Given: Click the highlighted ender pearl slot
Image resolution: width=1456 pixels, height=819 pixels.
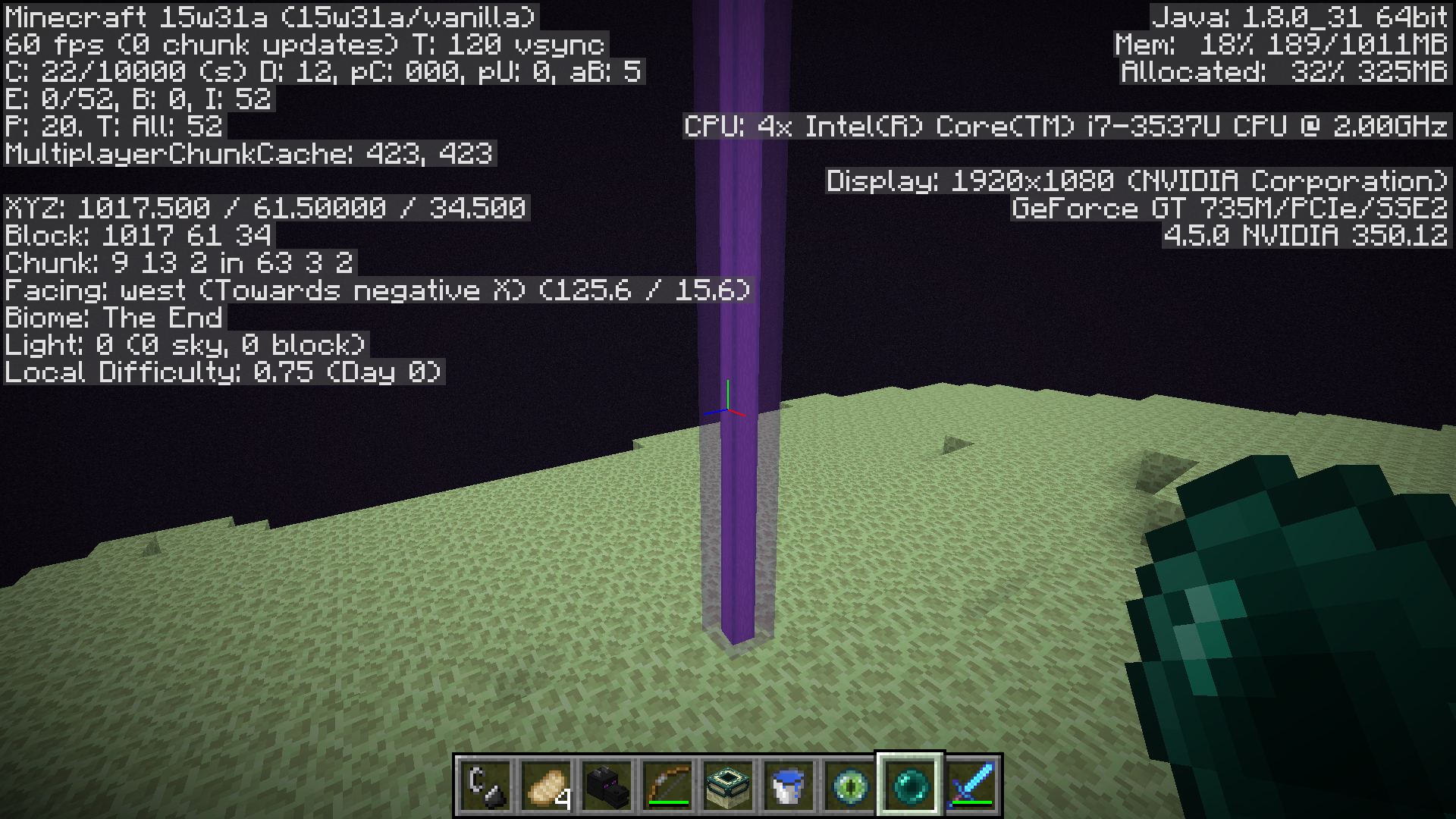Looking at the screenshot, I should pyautogui.click(x=910, y=786).
